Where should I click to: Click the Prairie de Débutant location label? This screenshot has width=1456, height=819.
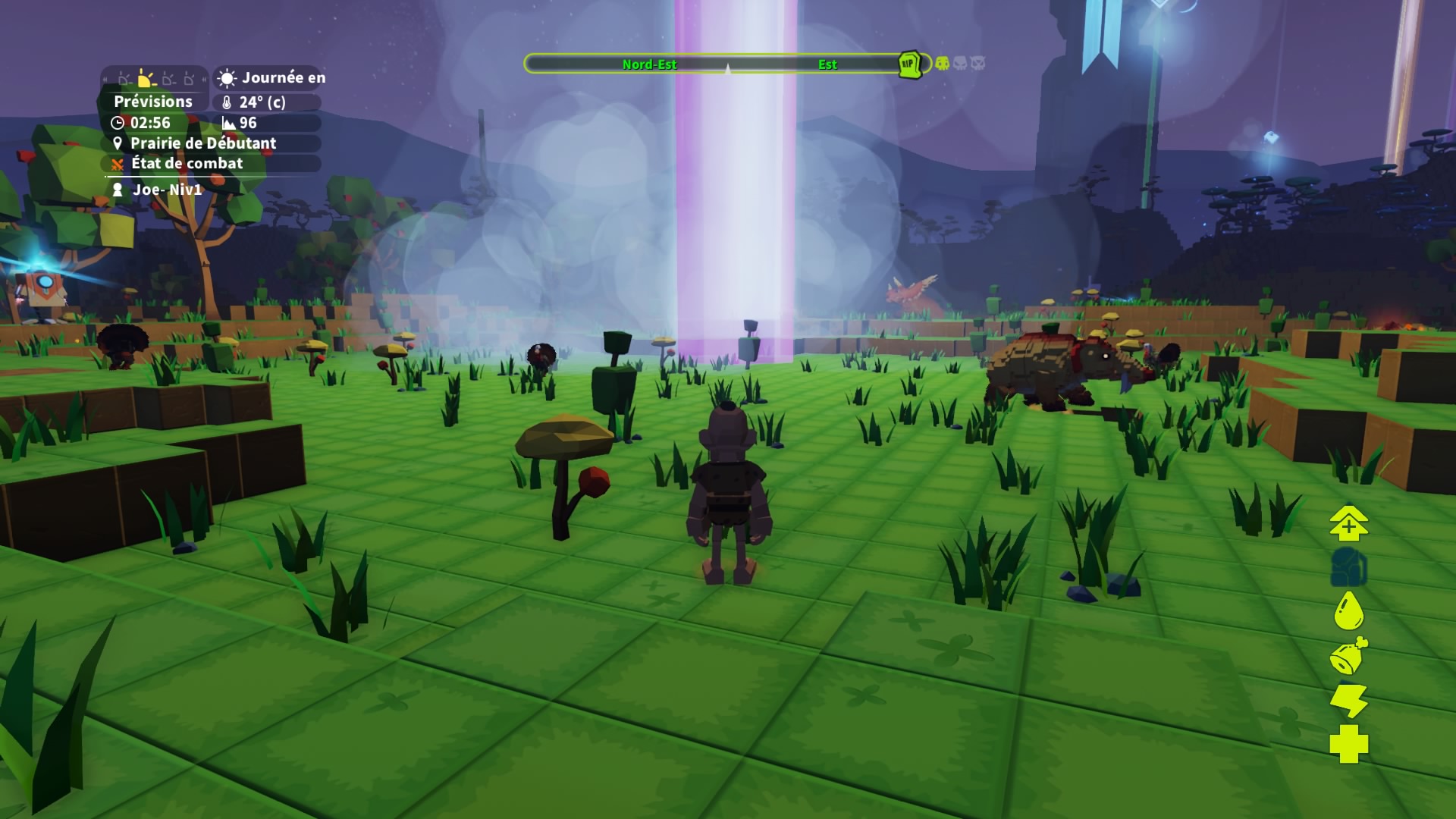tap(202, 143)
